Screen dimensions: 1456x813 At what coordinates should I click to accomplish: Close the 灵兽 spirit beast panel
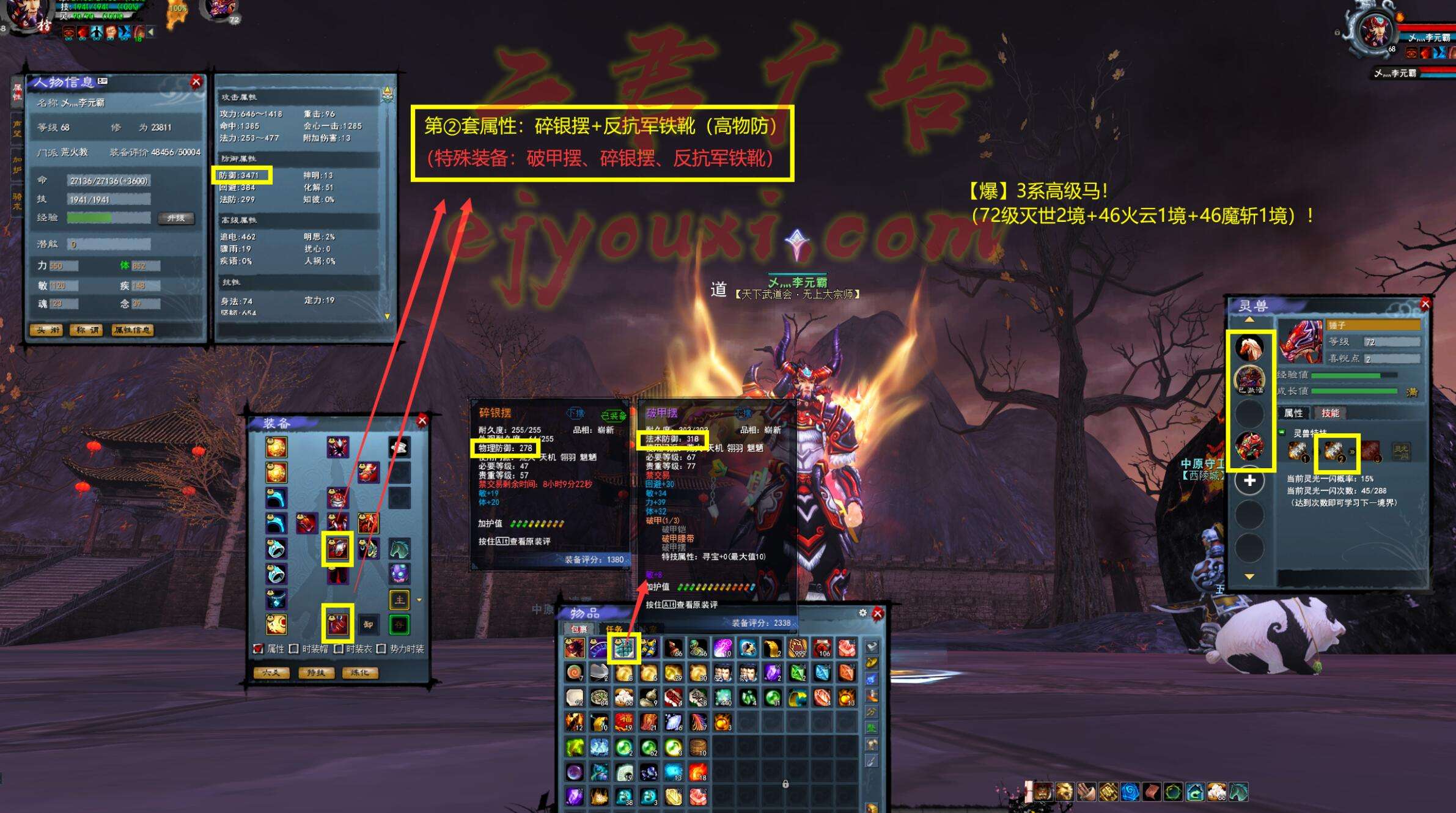[1425, 304]
